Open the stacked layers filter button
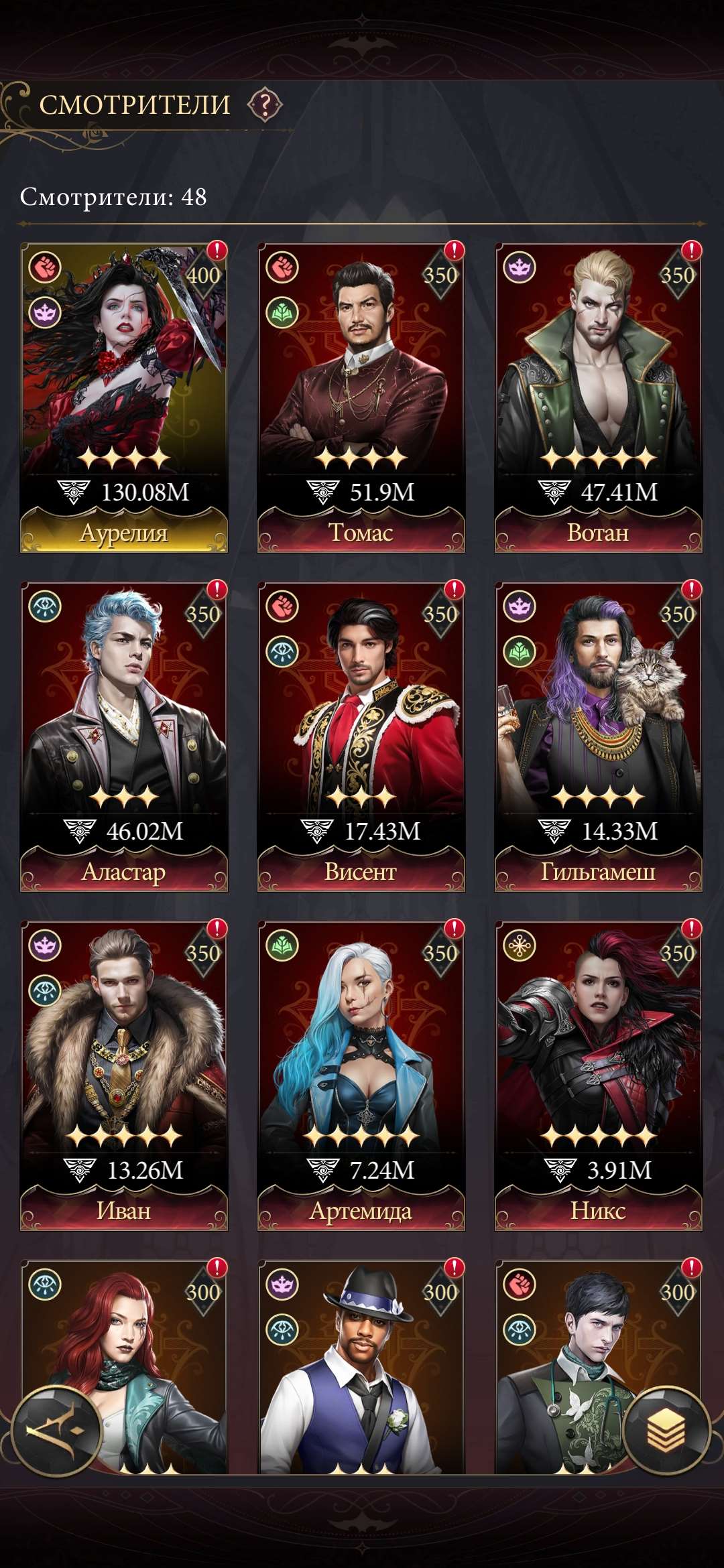This screenshot has height=1568, width=724. click(666, 1431)
